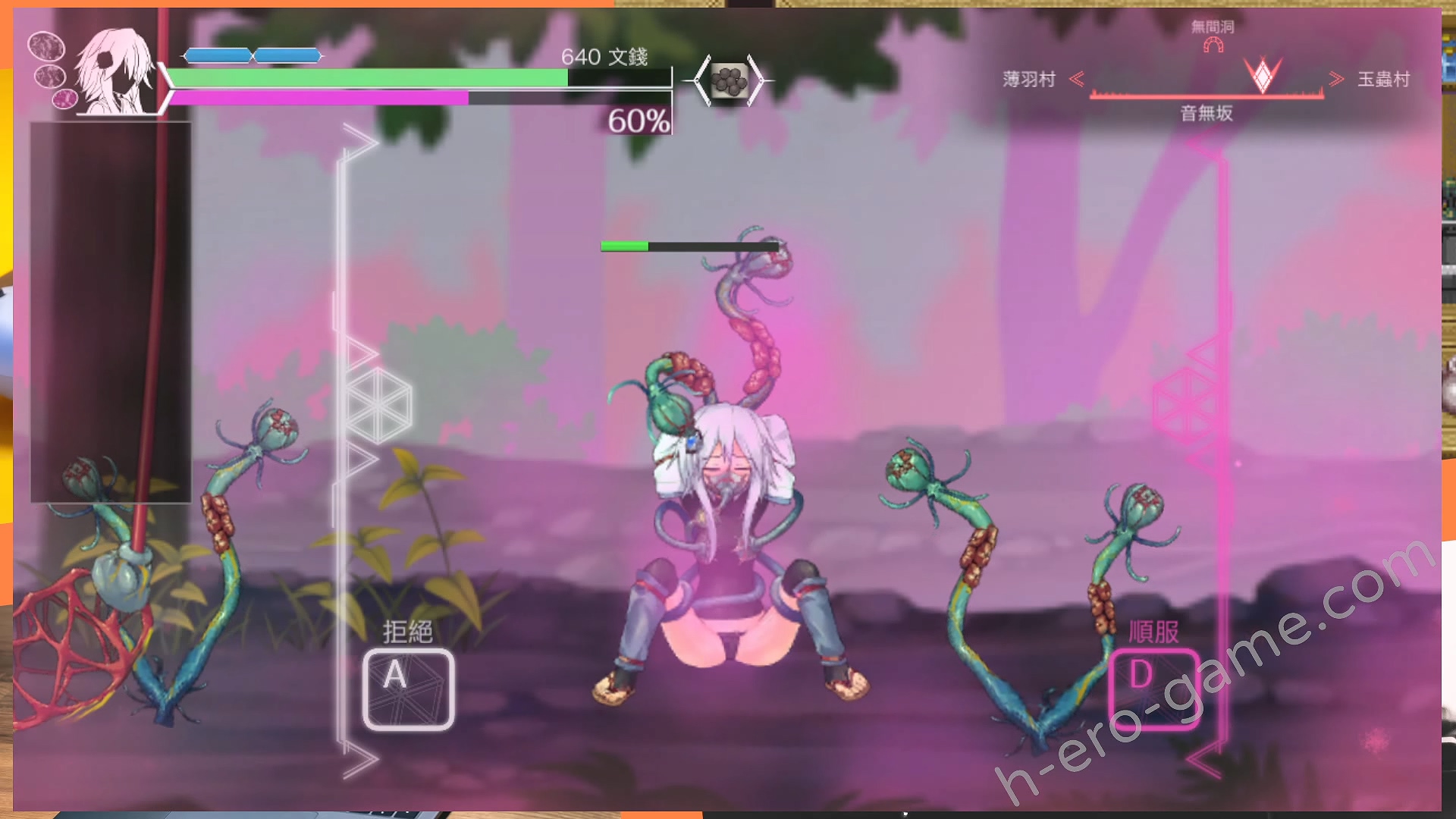The width and height of the screenshot is (1456, 819).
Task: Choose the 薄羽村 destination on the area map
Action: [1029, 79]
